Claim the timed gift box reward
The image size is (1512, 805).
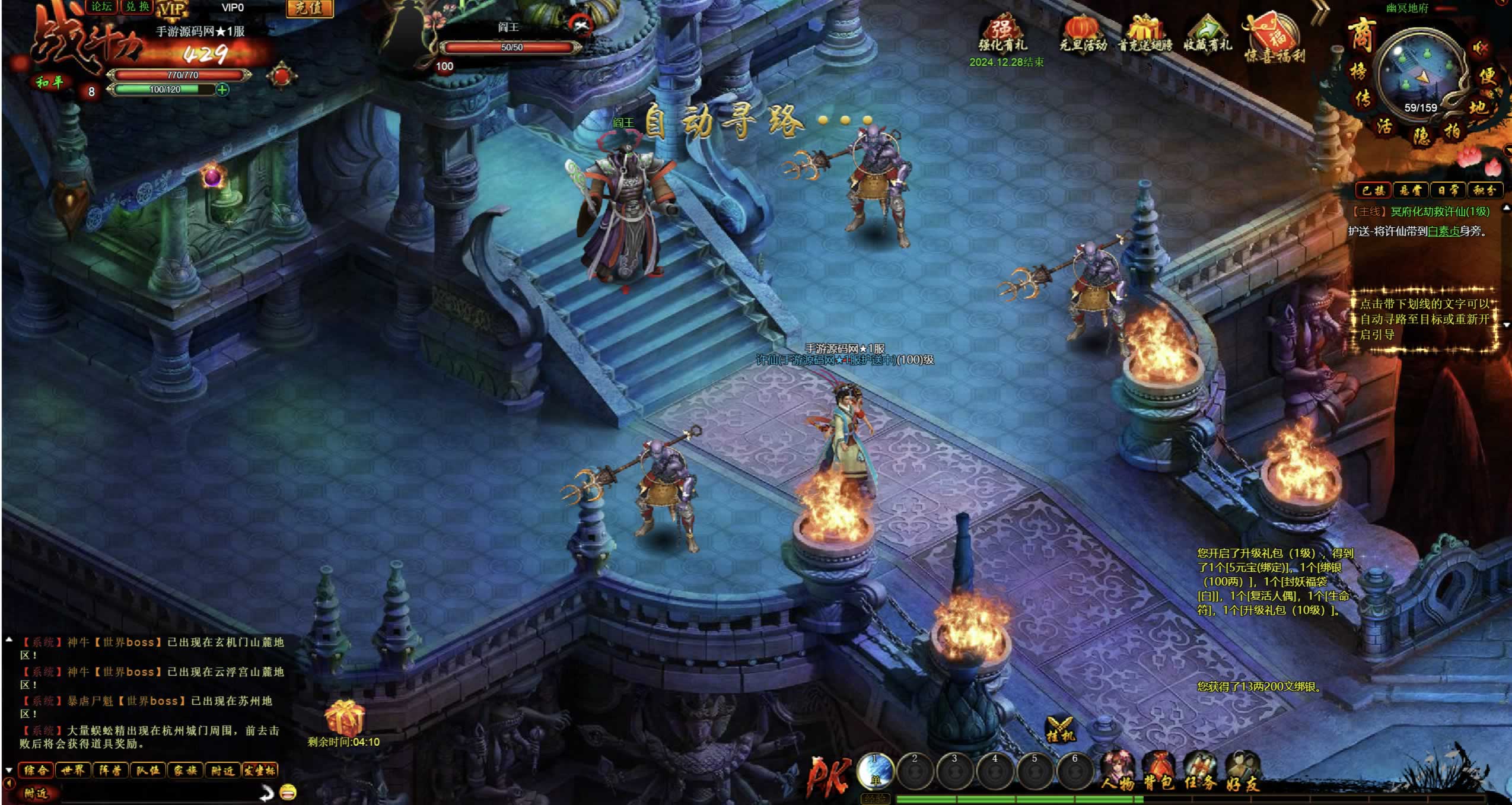point(344,718)
